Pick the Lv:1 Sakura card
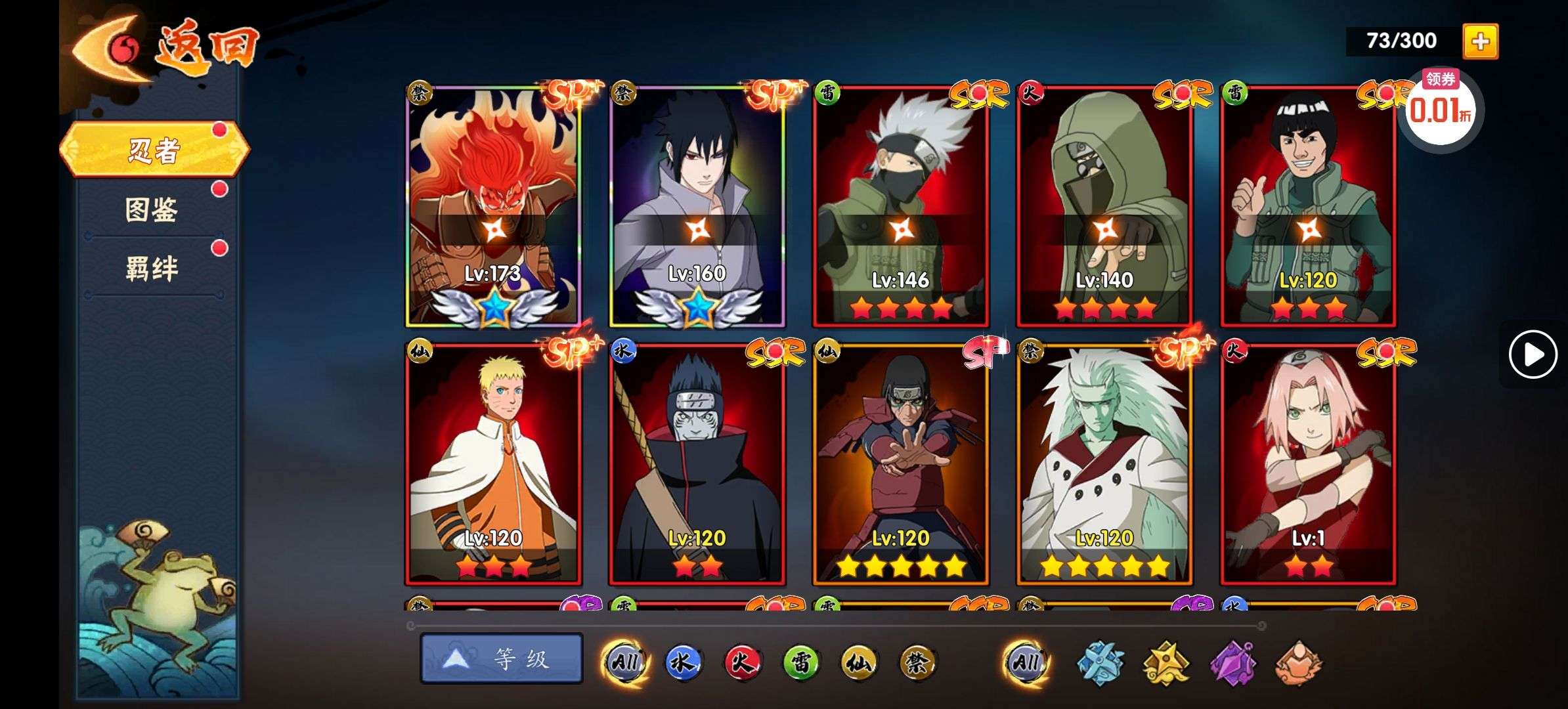 pos(1307,464)
